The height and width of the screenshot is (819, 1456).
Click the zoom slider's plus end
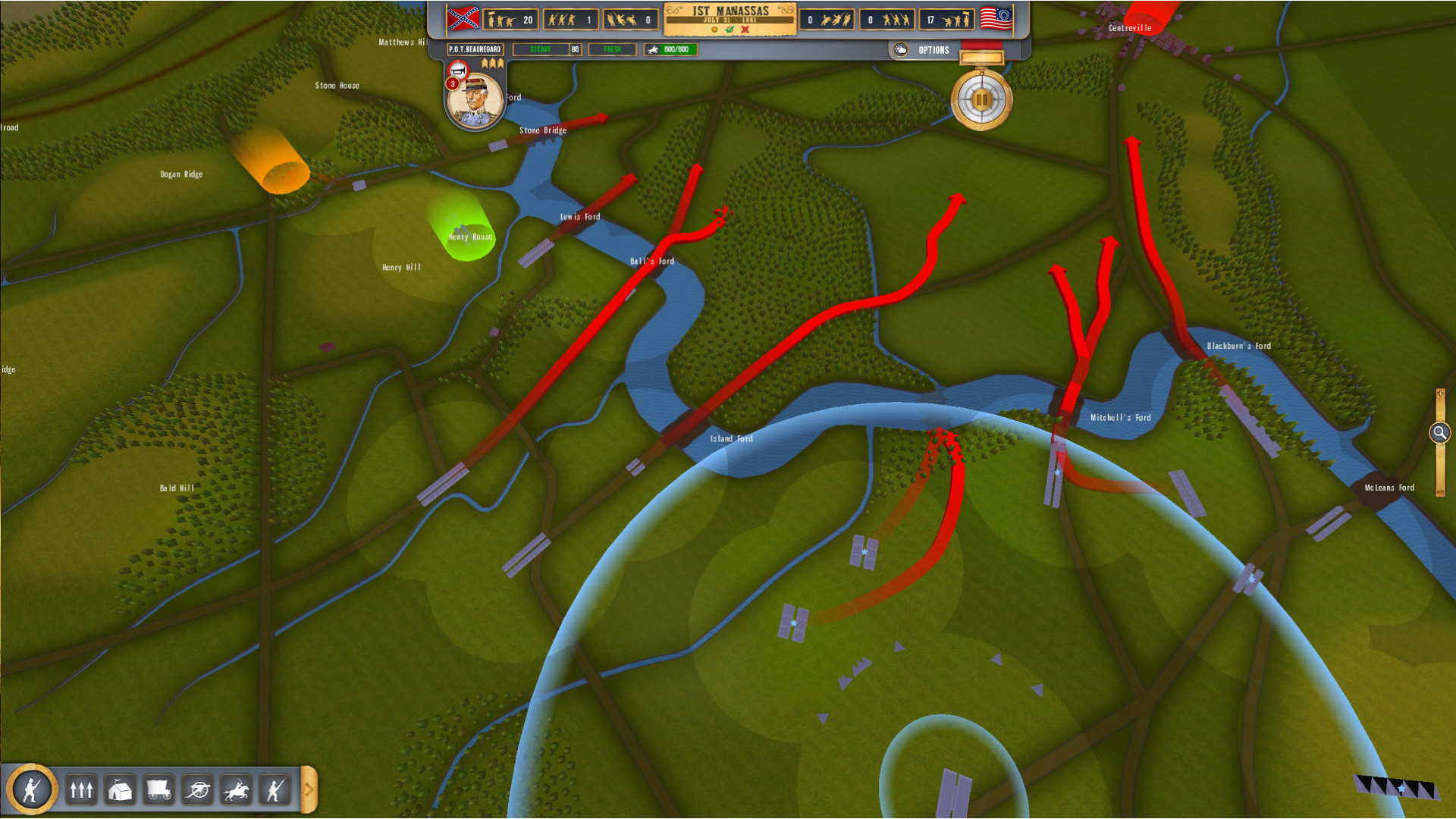coord(1440,394)
